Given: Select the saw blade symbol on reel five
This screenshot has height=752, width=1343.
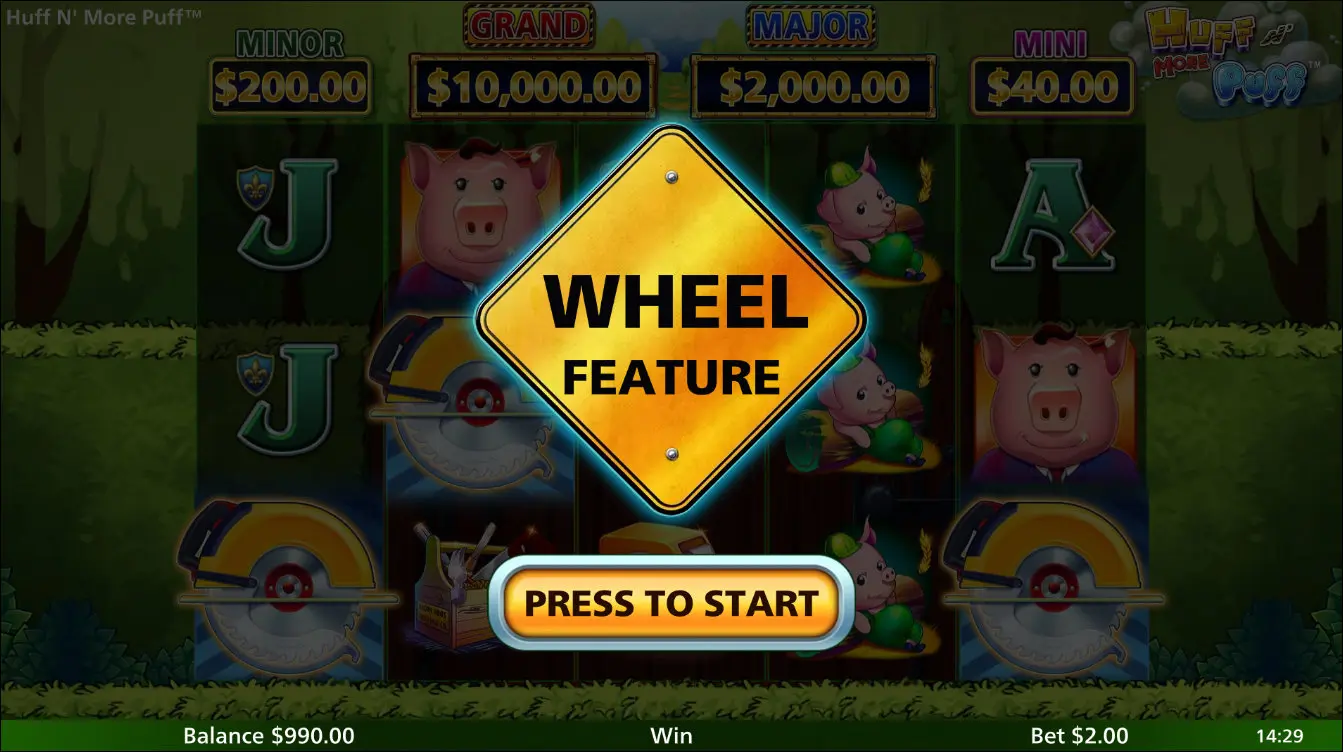Looking at the screenshot, I should click(1055, 590).
